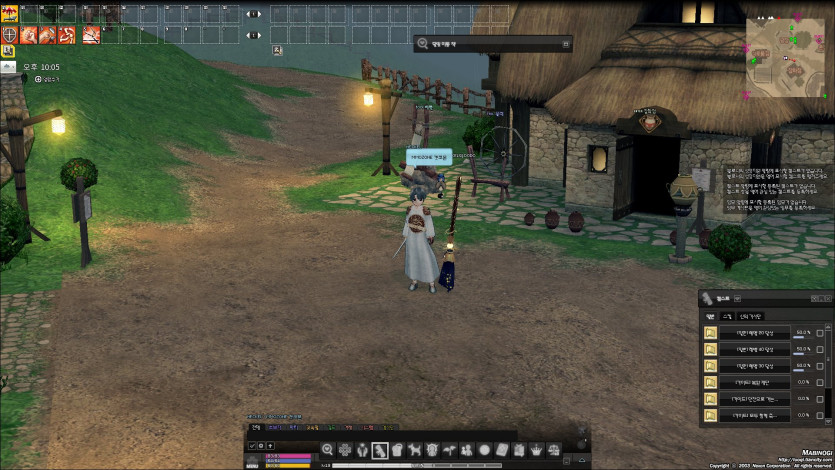Click the search bar magnifier at top
This screenshot has width=835, height=470.
point(423,43)
